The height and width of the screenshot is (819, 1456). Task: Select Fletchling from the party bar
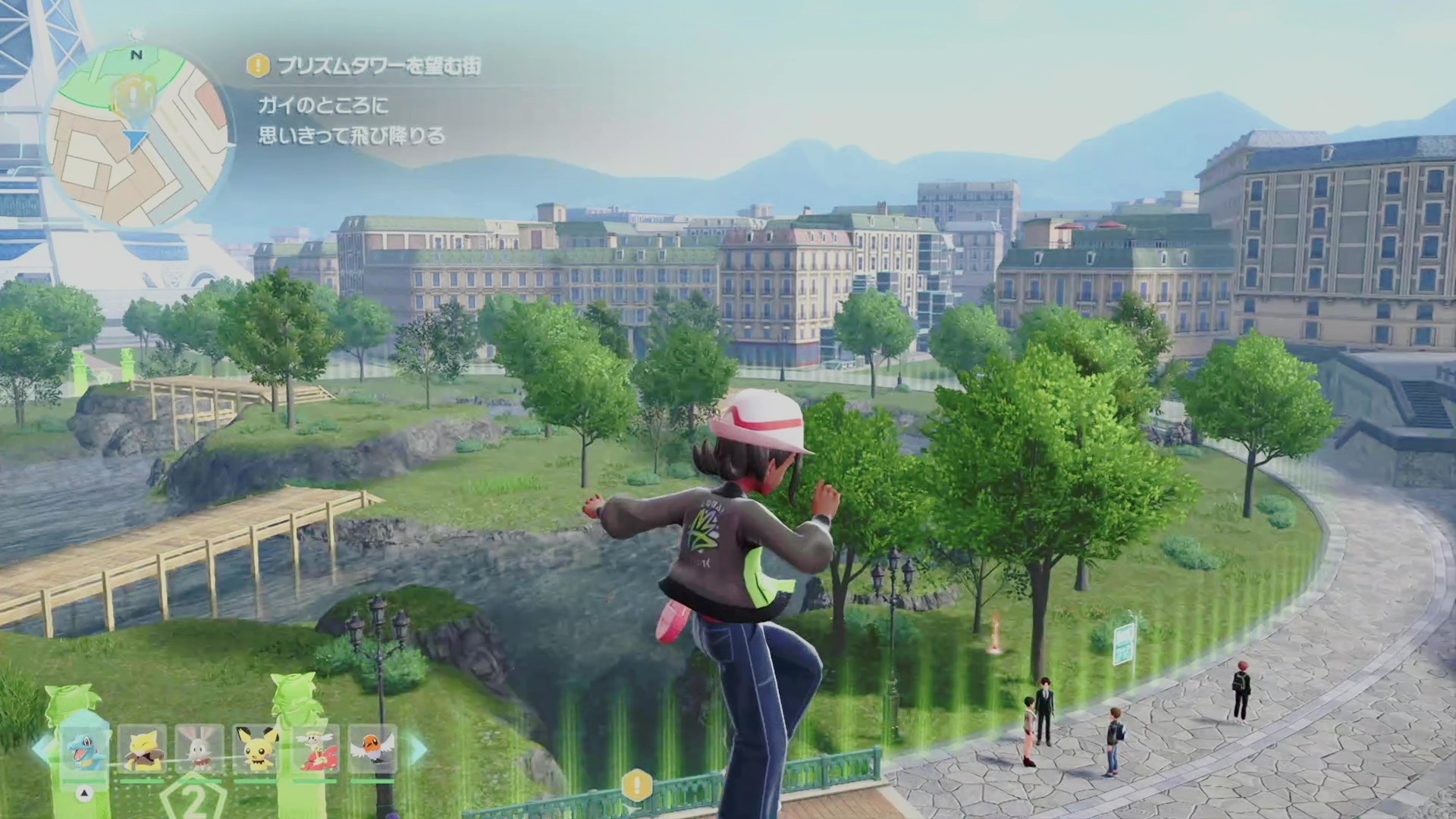click(x=372, y=749)
